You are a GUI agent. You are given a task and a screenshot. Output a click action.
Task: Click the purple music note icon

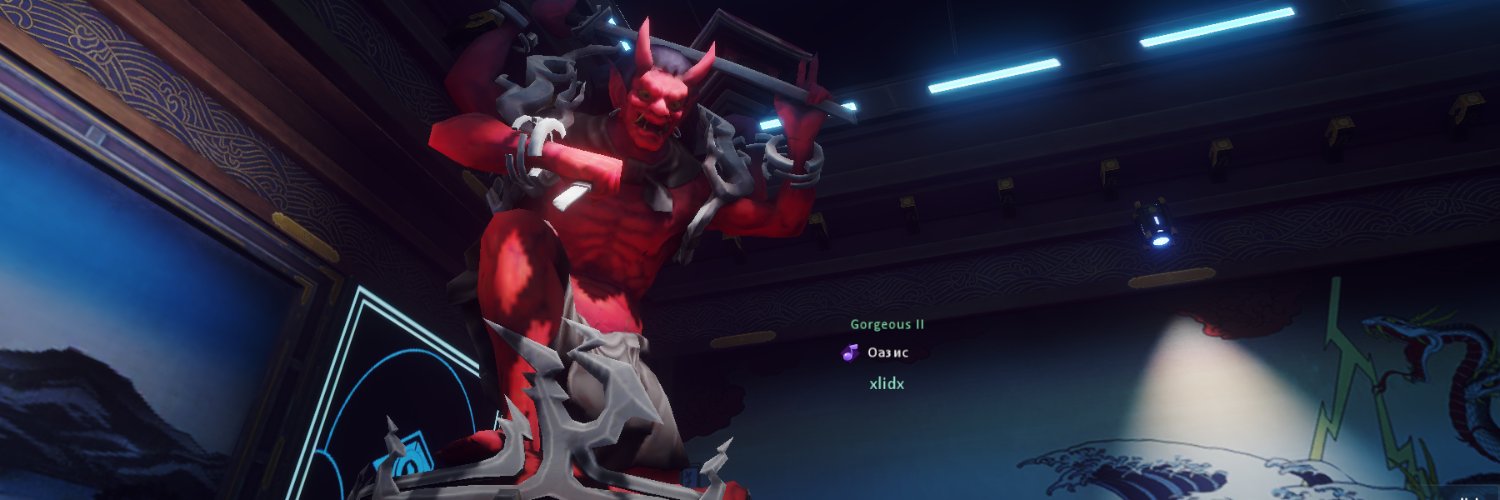point(850,352)
